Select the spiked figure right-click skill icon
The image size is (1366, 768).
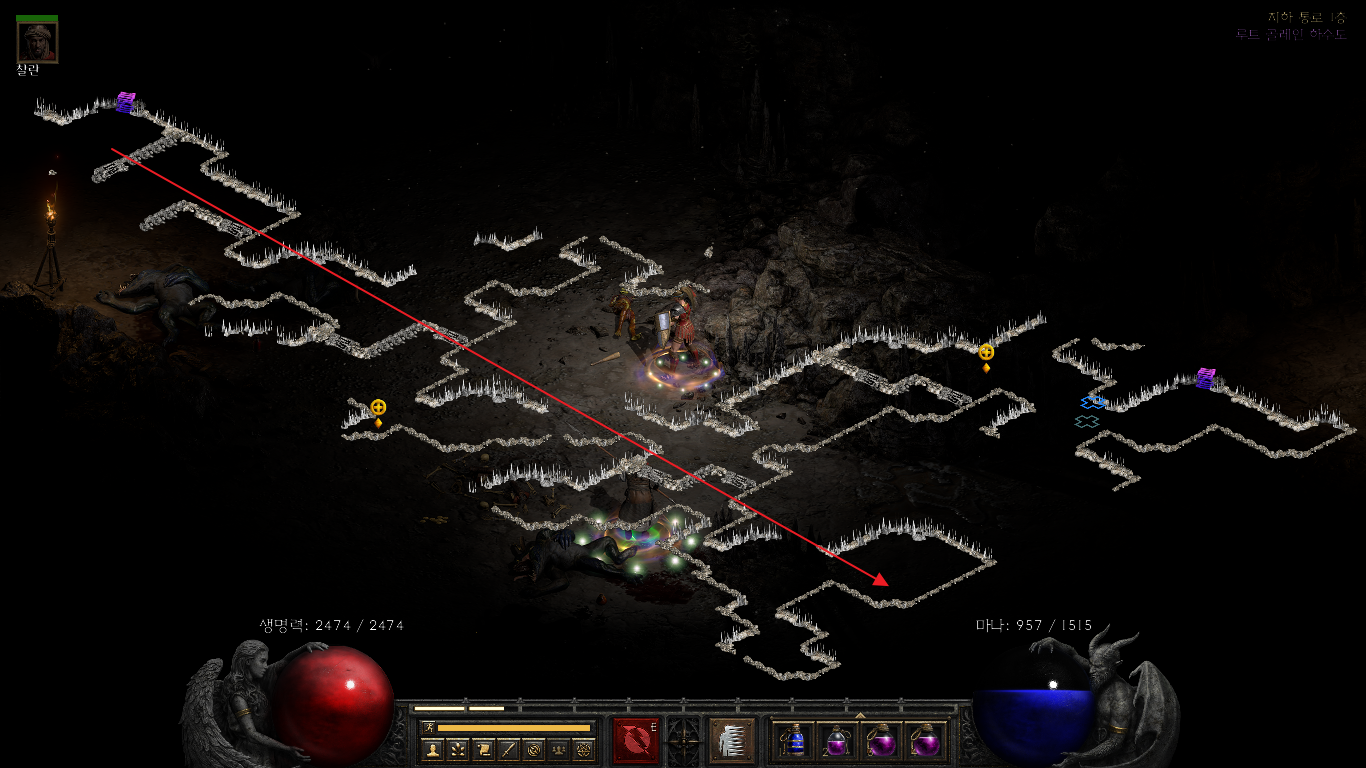(x=731, y=741)
